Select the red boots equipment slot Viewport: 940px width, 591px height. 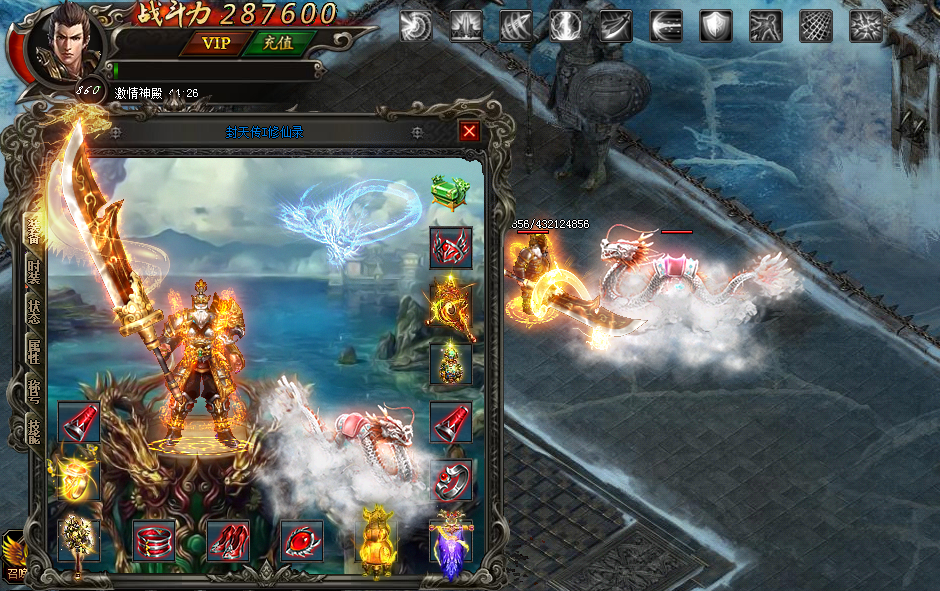(228, 541)
